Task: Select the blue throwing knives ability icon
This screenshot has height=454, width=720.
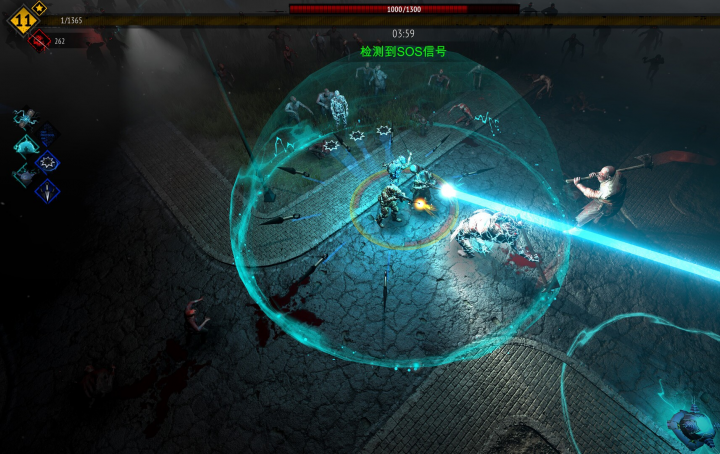Action: click(x=47, y=190)
